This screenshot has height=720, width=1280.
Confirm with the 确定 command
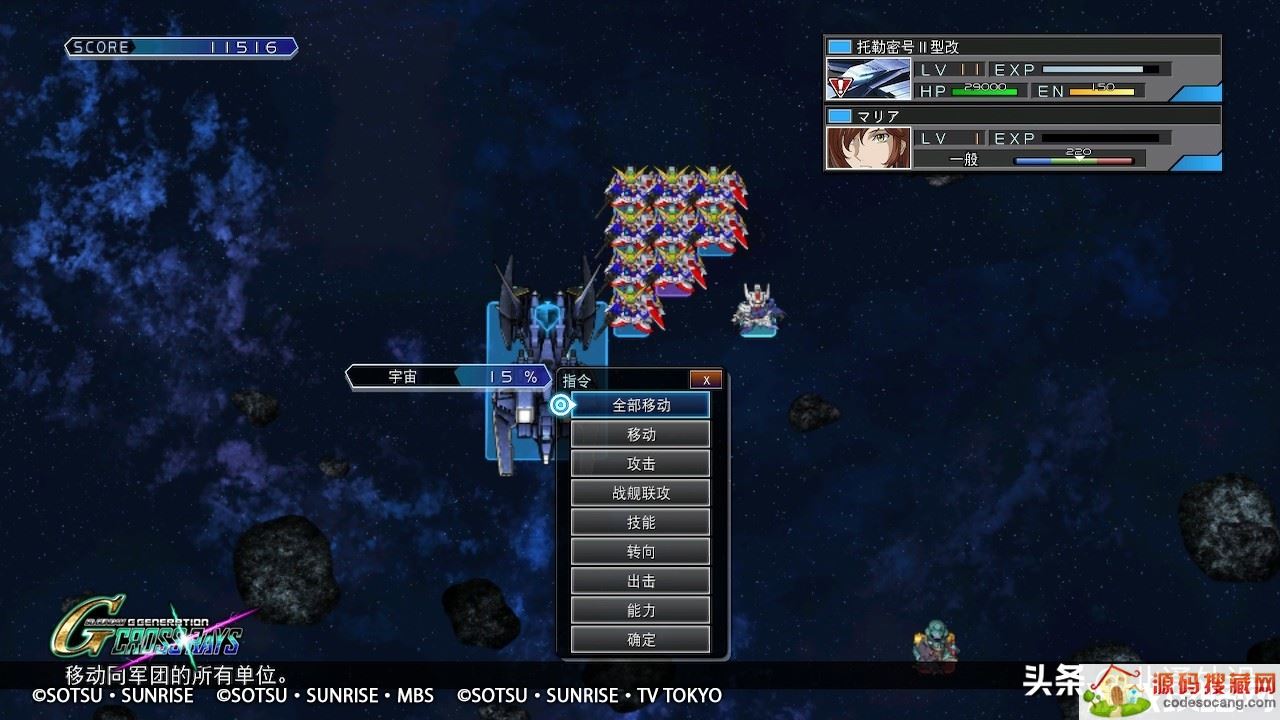point(641,640)
